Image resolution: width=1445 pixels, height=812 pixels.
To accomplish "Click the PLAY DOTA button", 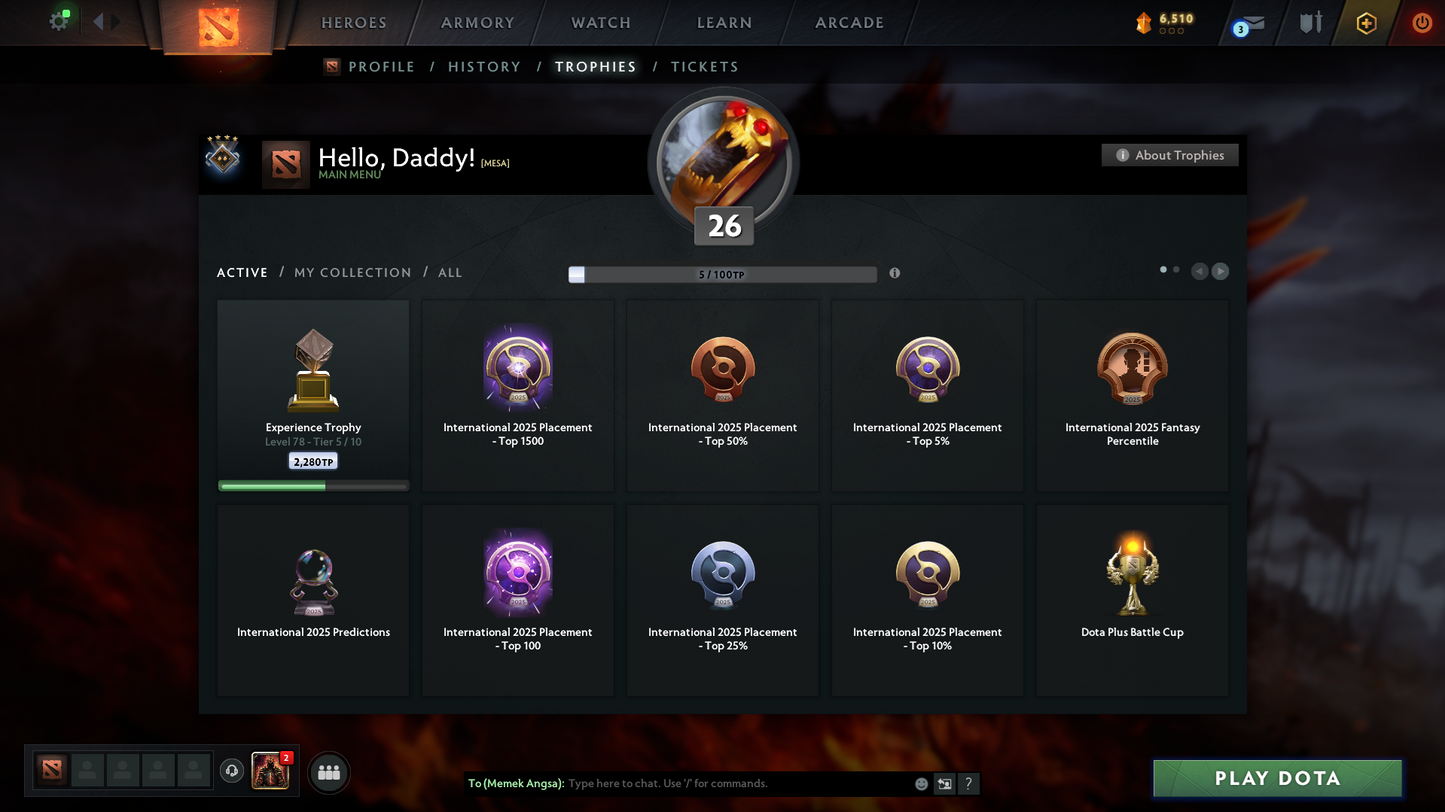I will click(x=1277, y=778).
